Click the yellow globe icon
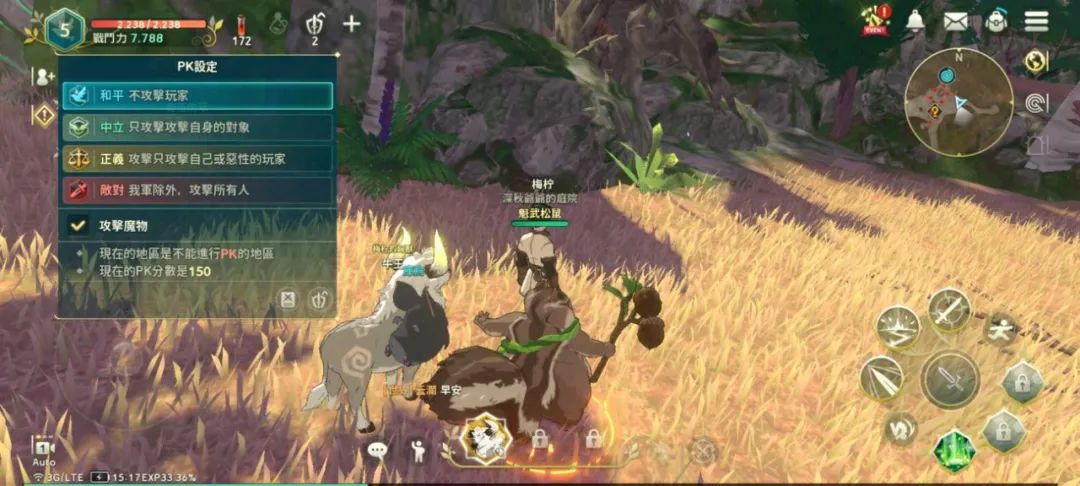This screenshot has width=1080, height=486. coord(1036,62)
